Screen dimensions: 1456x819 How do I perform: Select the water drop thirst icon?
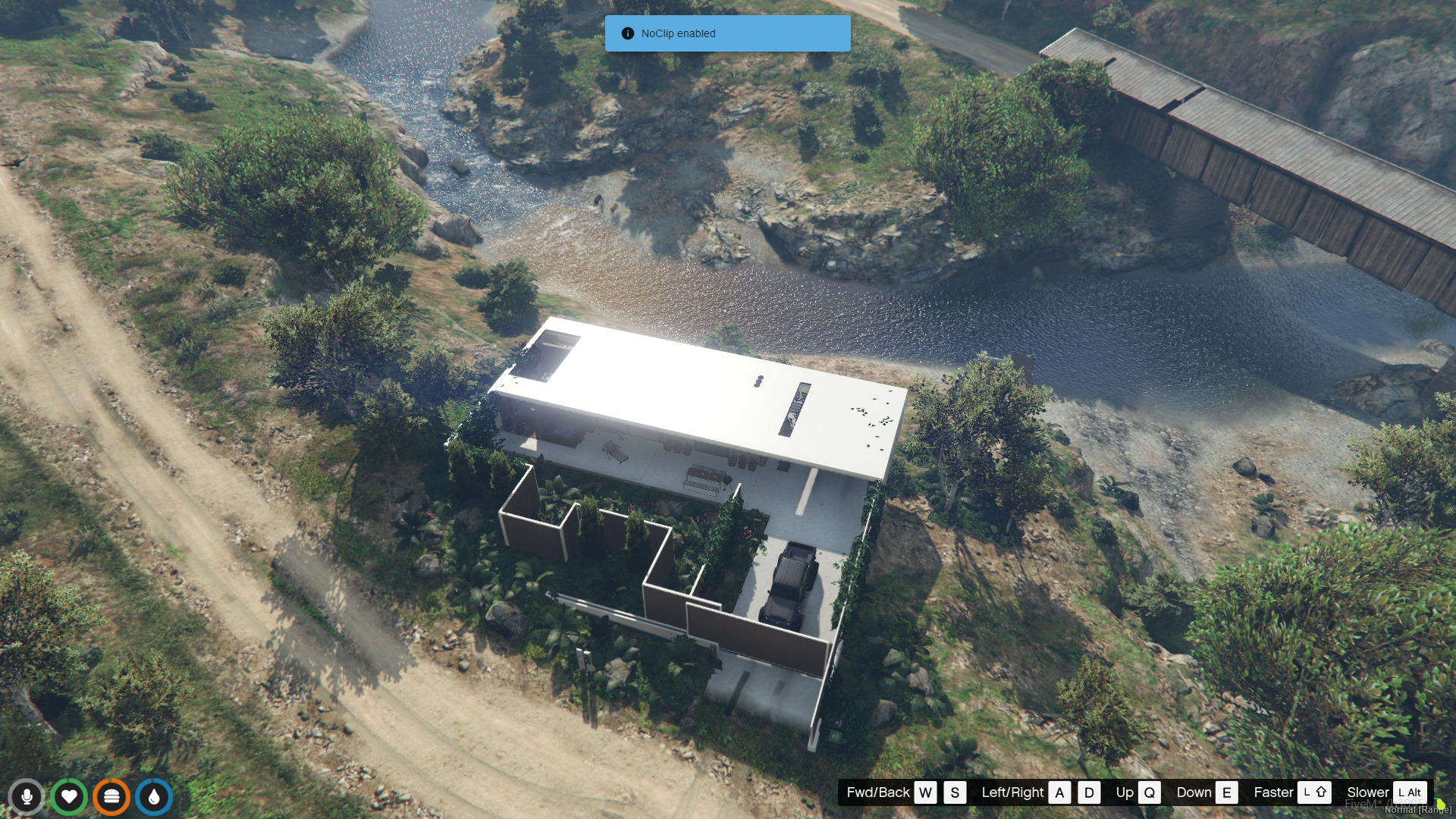coord(154,797)
